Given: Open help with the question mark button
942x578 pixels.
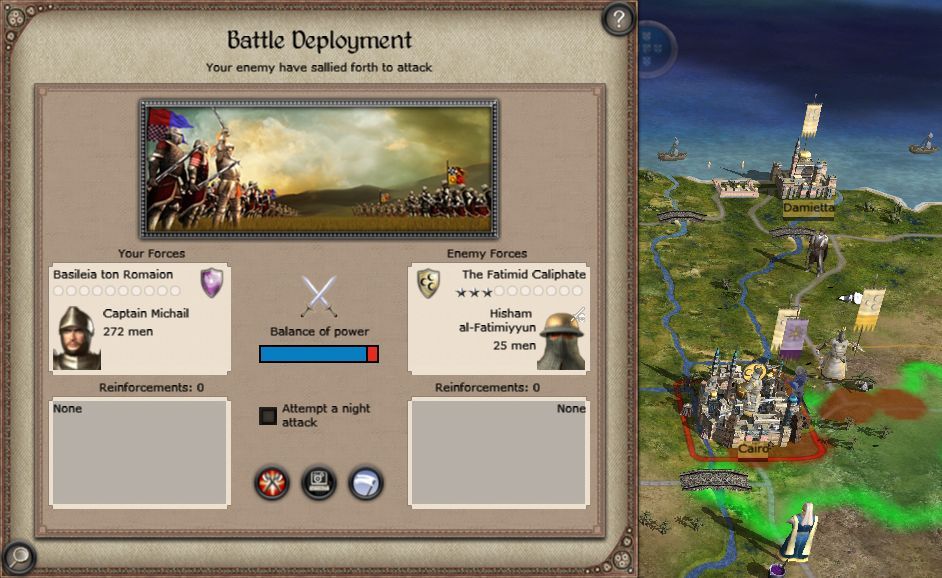Looking at the screenshot, I should click(x=619, y=18).
